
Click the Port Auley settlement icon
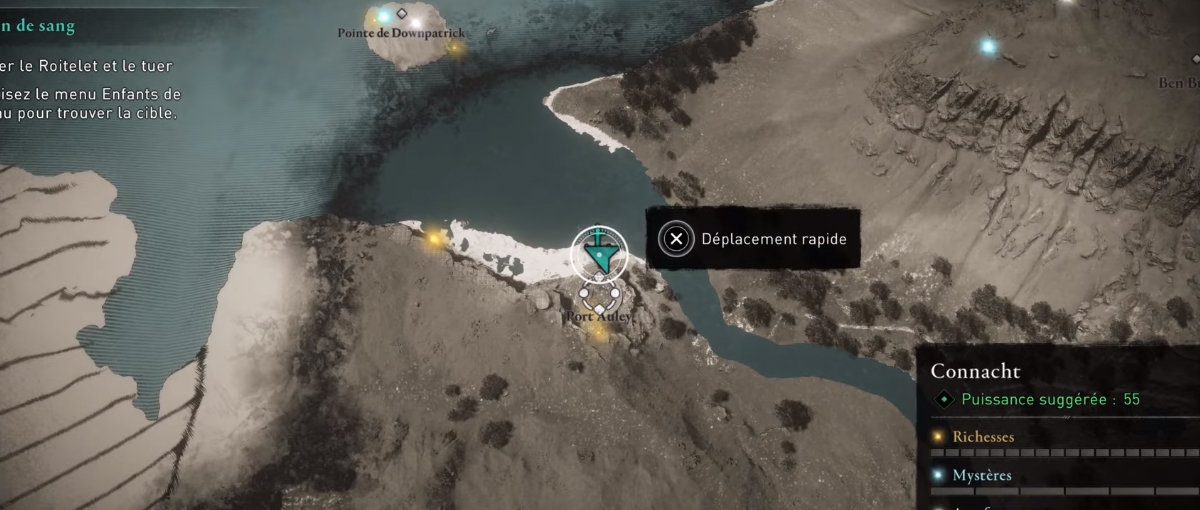[598, 297]
